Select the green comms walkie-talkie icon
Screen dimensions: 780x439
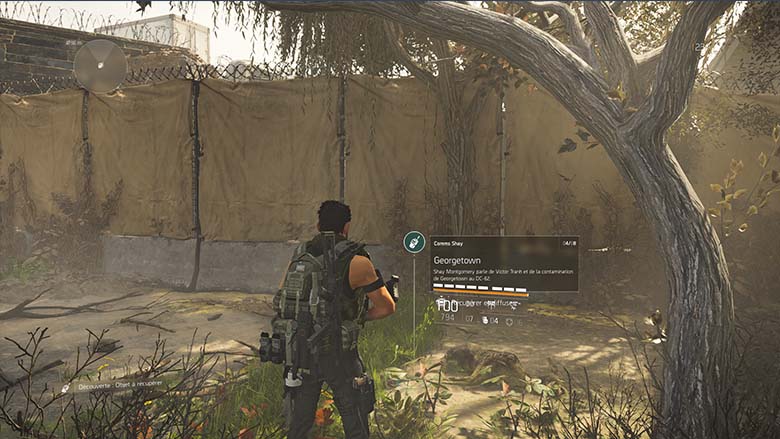414,242
